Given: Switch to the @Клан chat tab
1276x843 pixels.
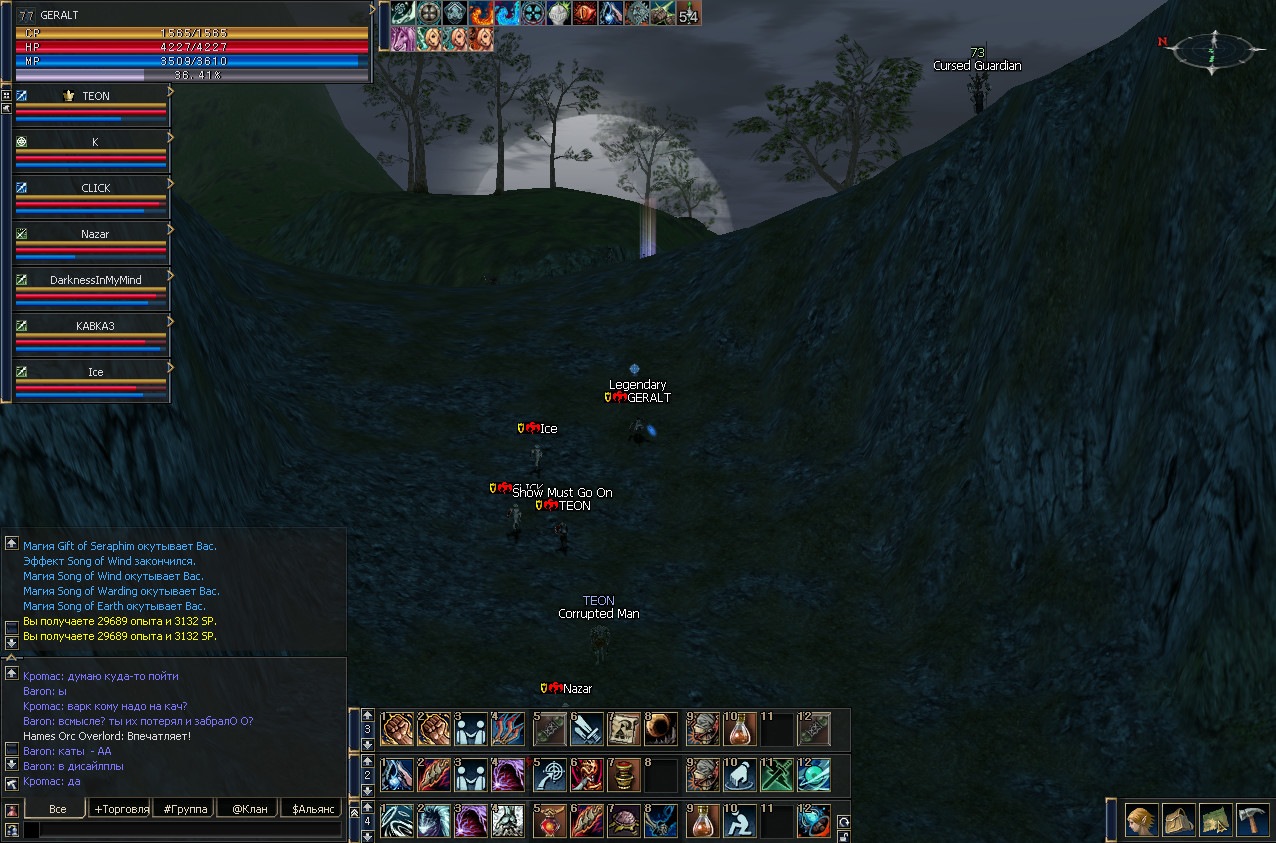Looking at the screenshot, I should (x=249, y=808).
